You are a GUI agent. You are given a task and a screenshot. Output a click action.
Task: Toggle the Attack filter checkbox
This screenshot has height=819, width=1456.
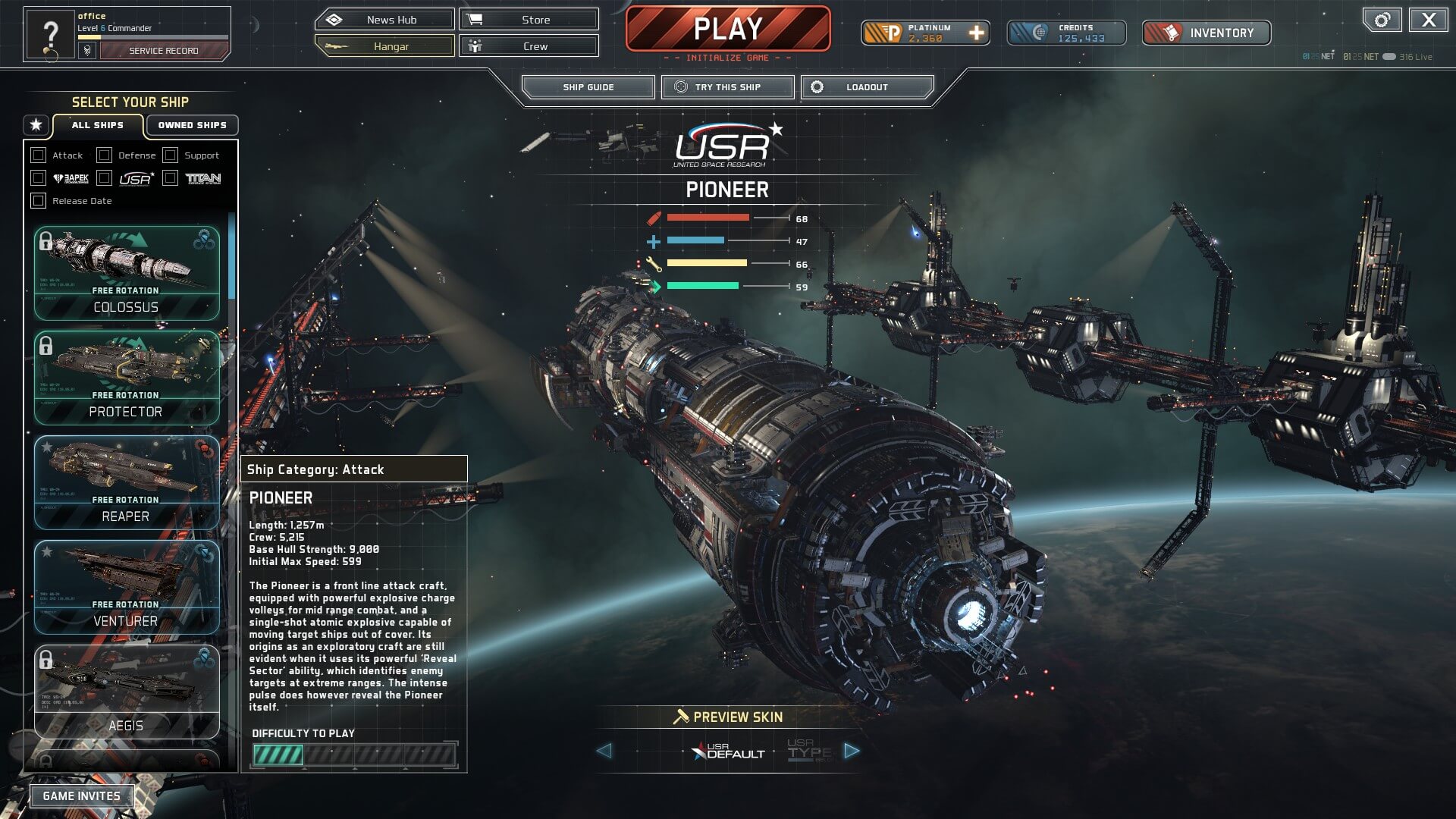(x=39, y=155)
